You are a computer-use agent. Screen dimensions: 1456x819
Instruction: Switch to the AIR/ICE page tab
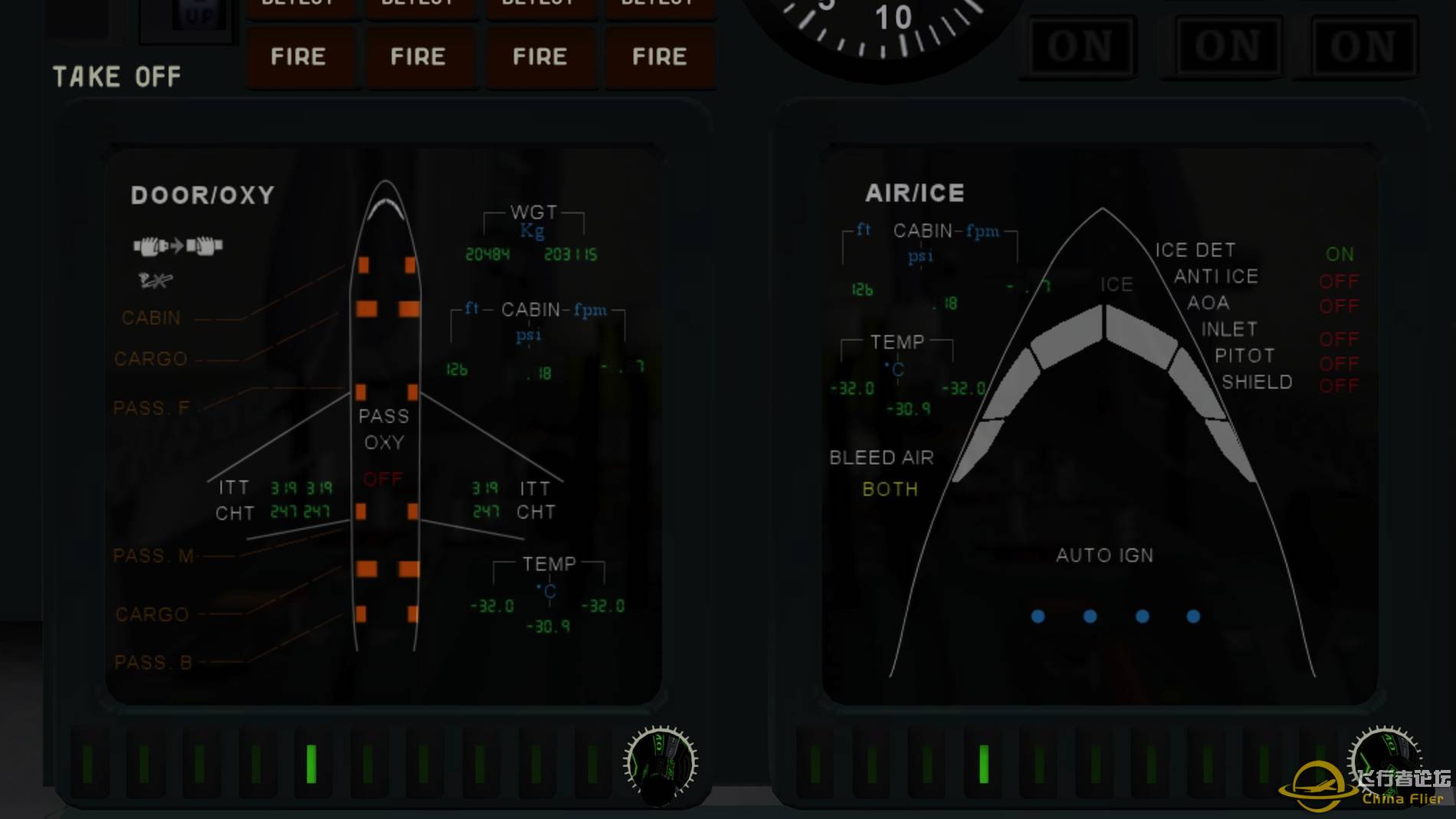pos(913,193)
